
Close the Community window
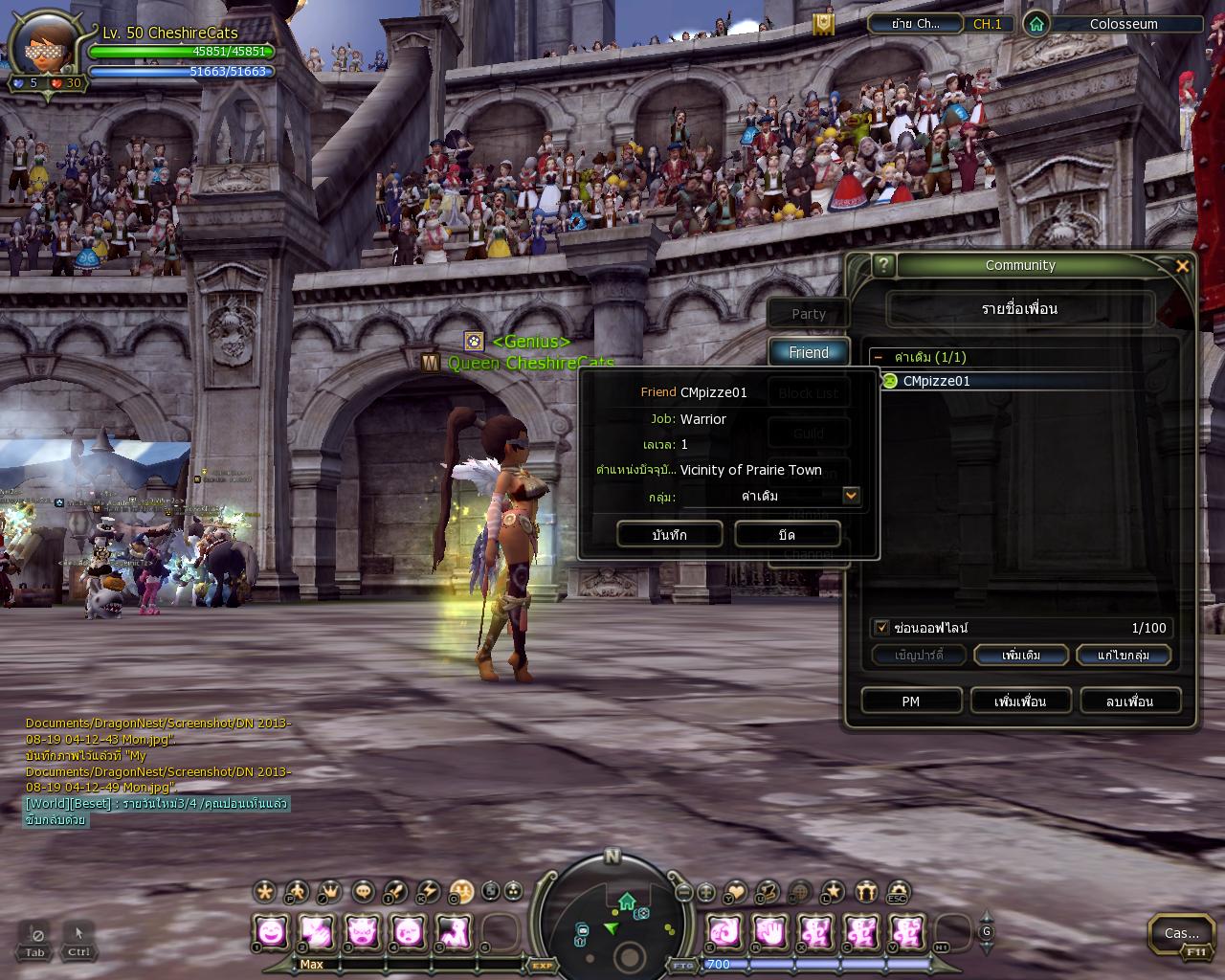(x=1182, y=266)
